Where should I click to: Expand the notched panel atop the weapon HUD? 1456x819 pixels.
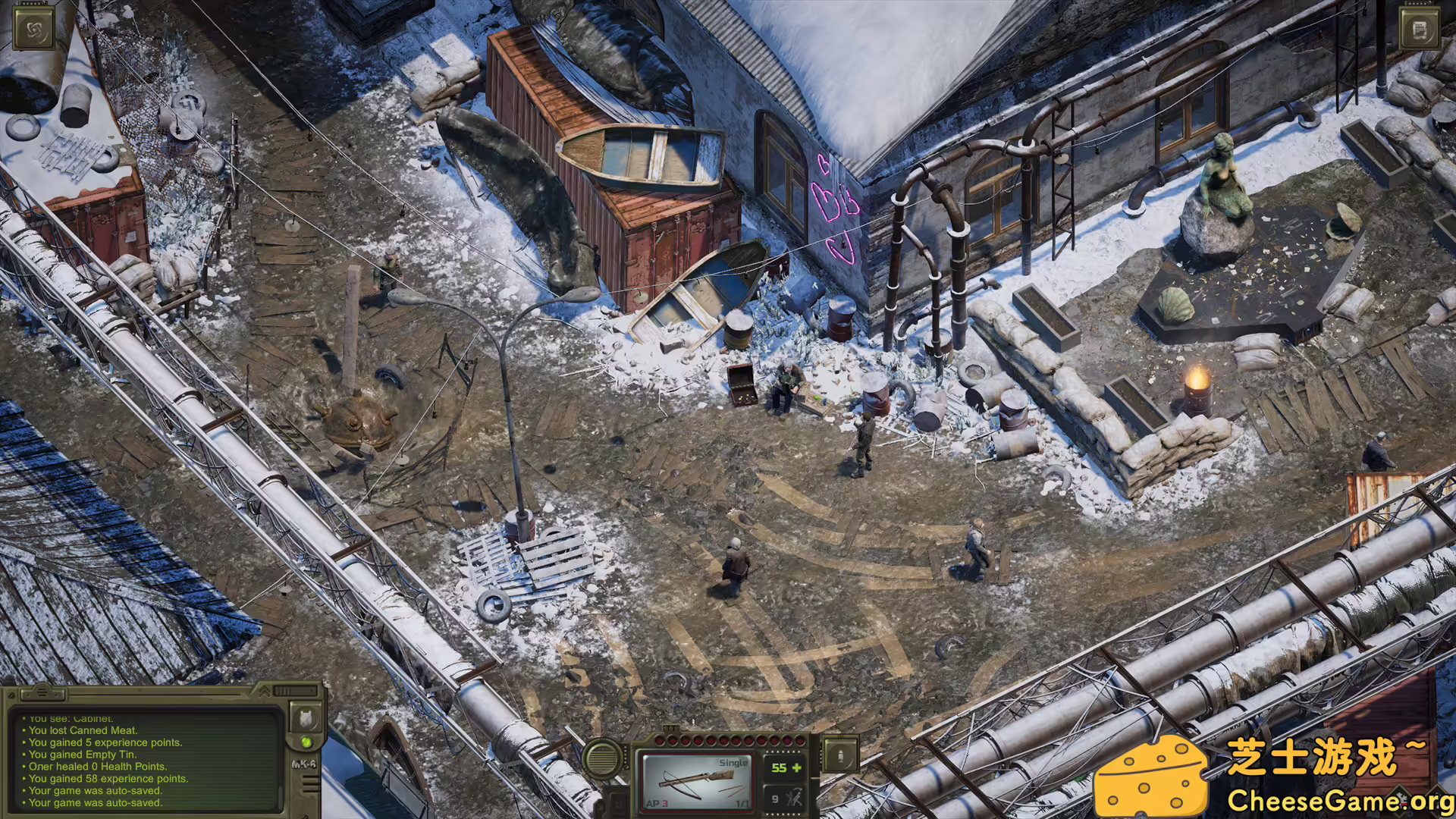click(671, 727)
